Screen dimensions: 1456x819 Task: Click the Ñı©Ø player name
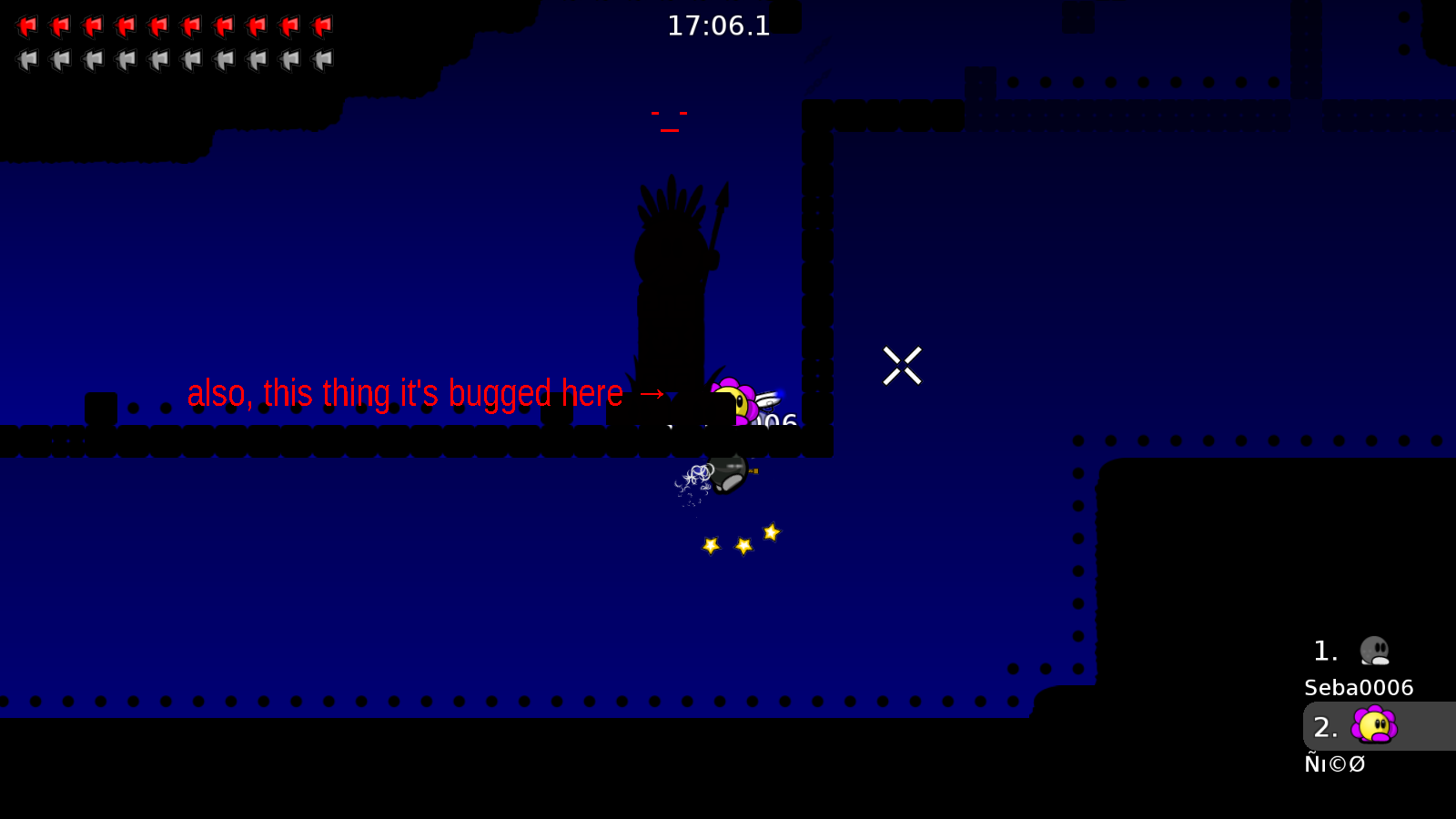(x=1335, y=763)
